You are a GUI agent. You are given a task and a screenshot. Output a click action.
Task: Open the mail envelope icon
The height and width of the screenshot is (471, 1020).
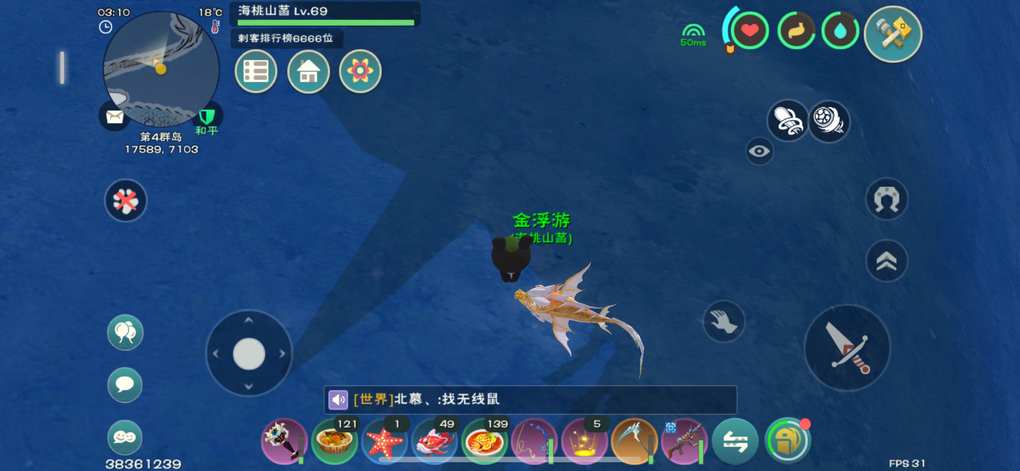tap(115, 117)
